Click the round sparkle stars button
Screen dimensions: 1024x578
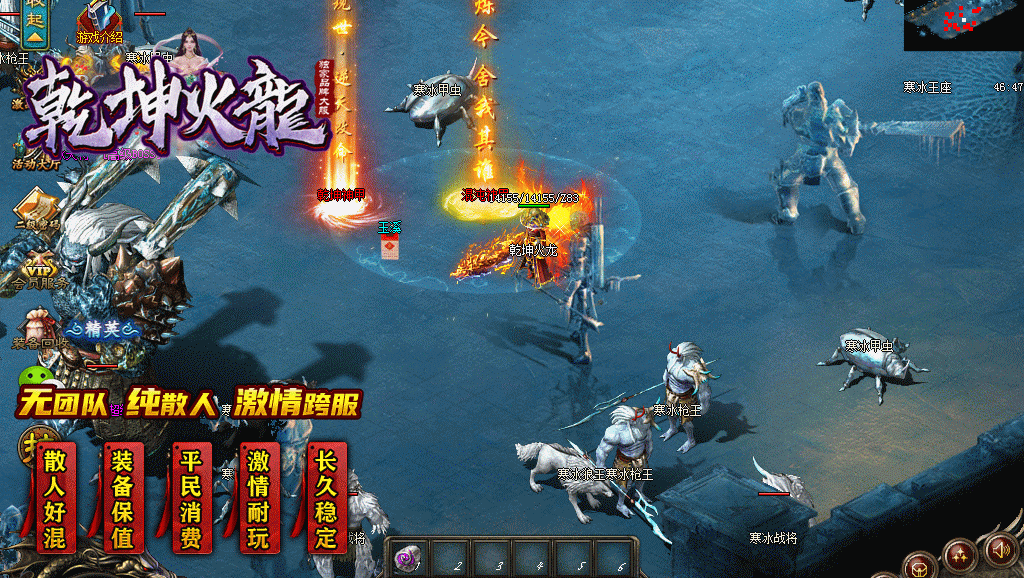coord(960,554)
